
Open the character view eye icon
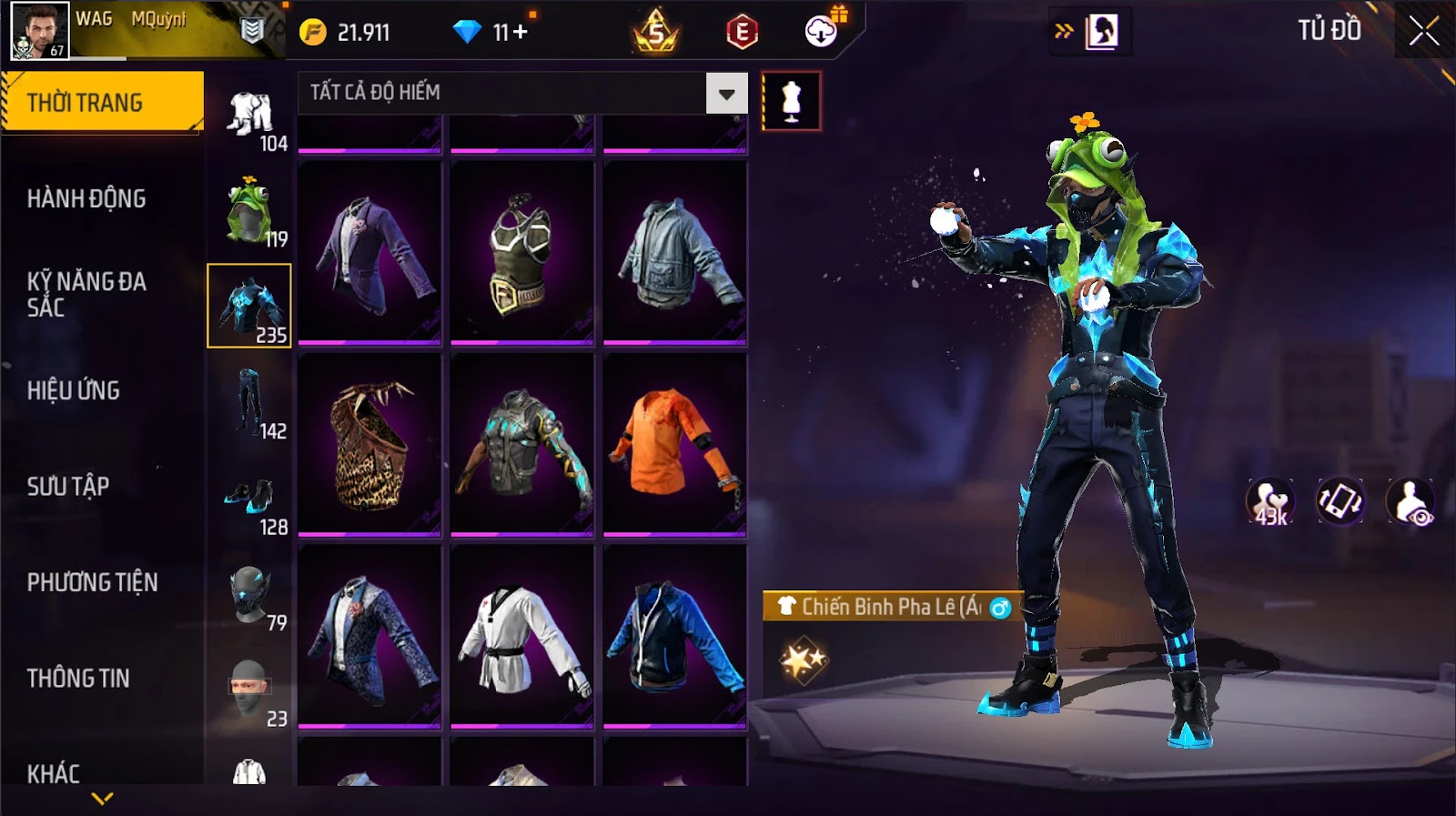coord(1410,501)
